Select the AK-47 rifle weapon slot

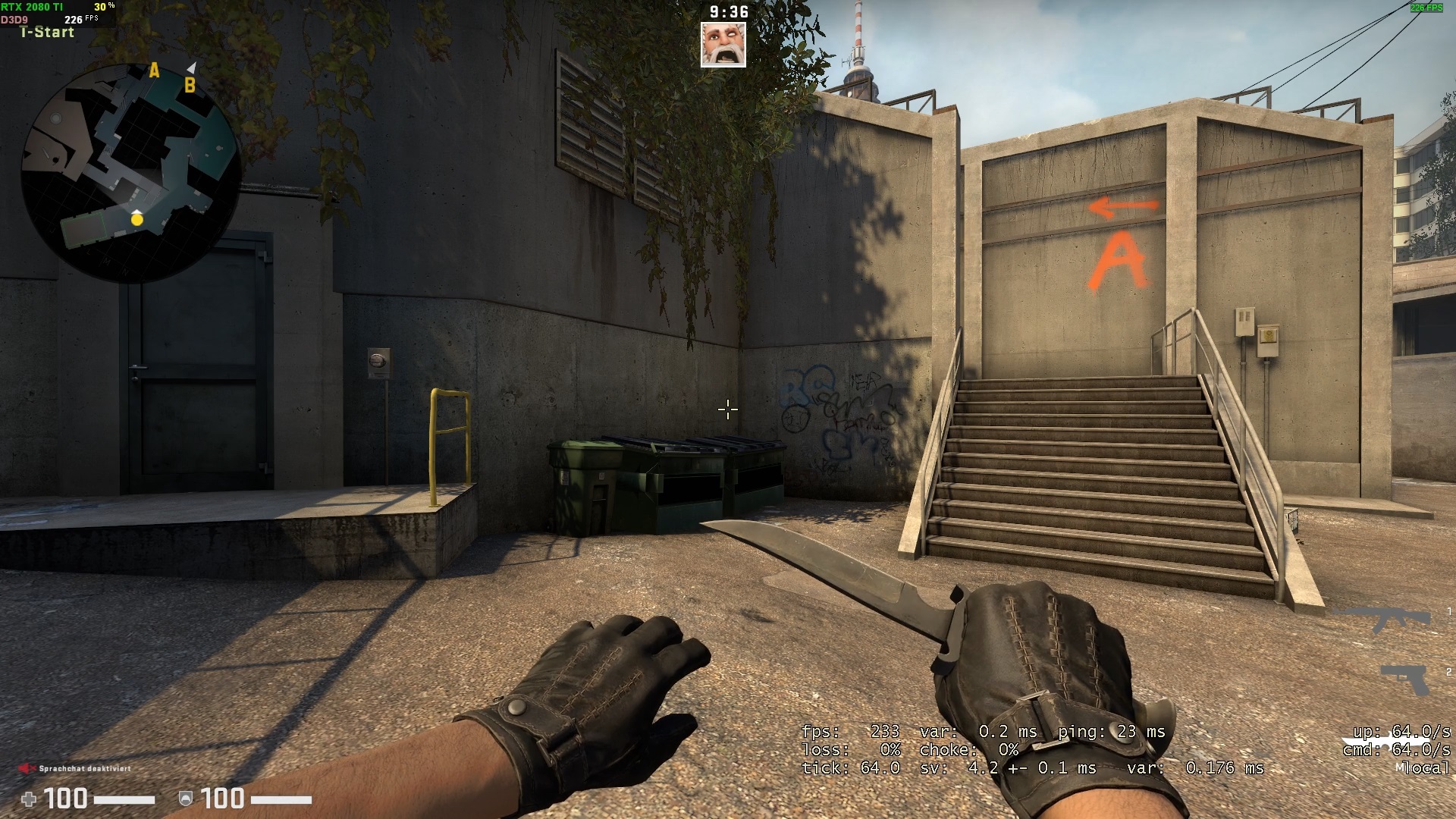tap(1382, 618)
